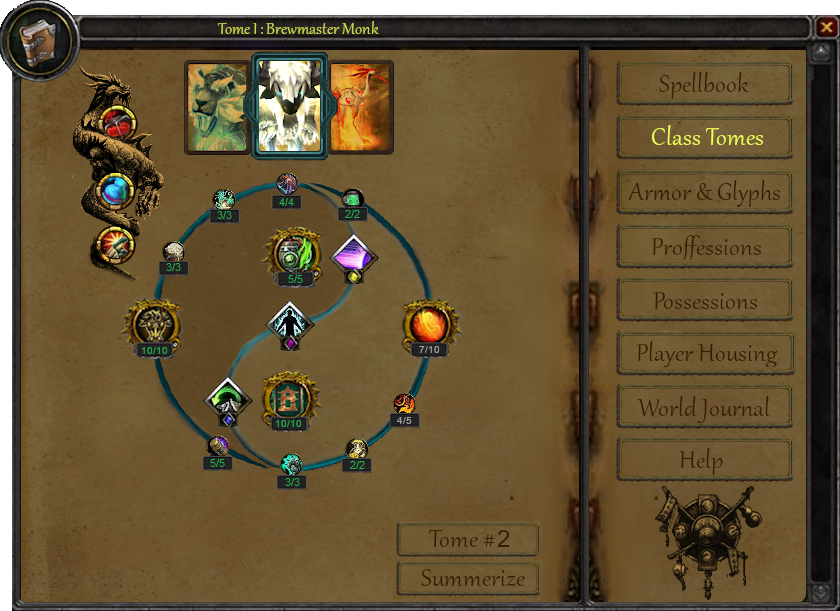Viewport: 840px width, 611px height.
Task: Show the Possessions menu
Action: [703, 301]
